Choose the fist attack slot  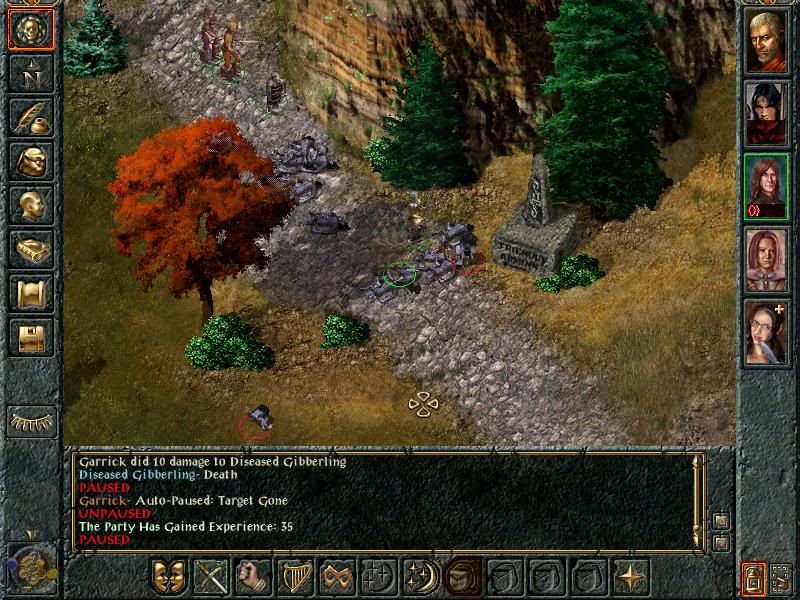pyautogui.click(x=253, y=577)
